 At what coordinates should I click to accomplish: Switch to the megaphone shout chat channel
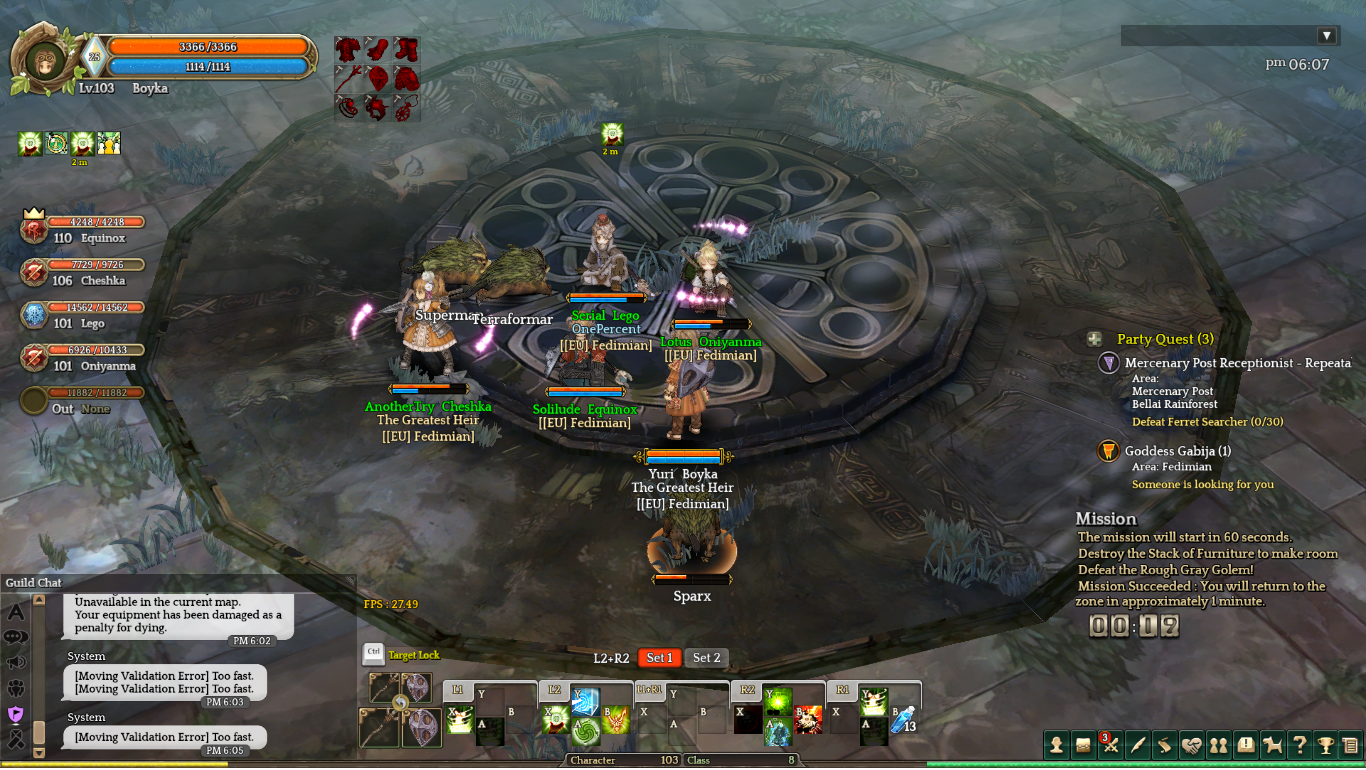point(16,662)
